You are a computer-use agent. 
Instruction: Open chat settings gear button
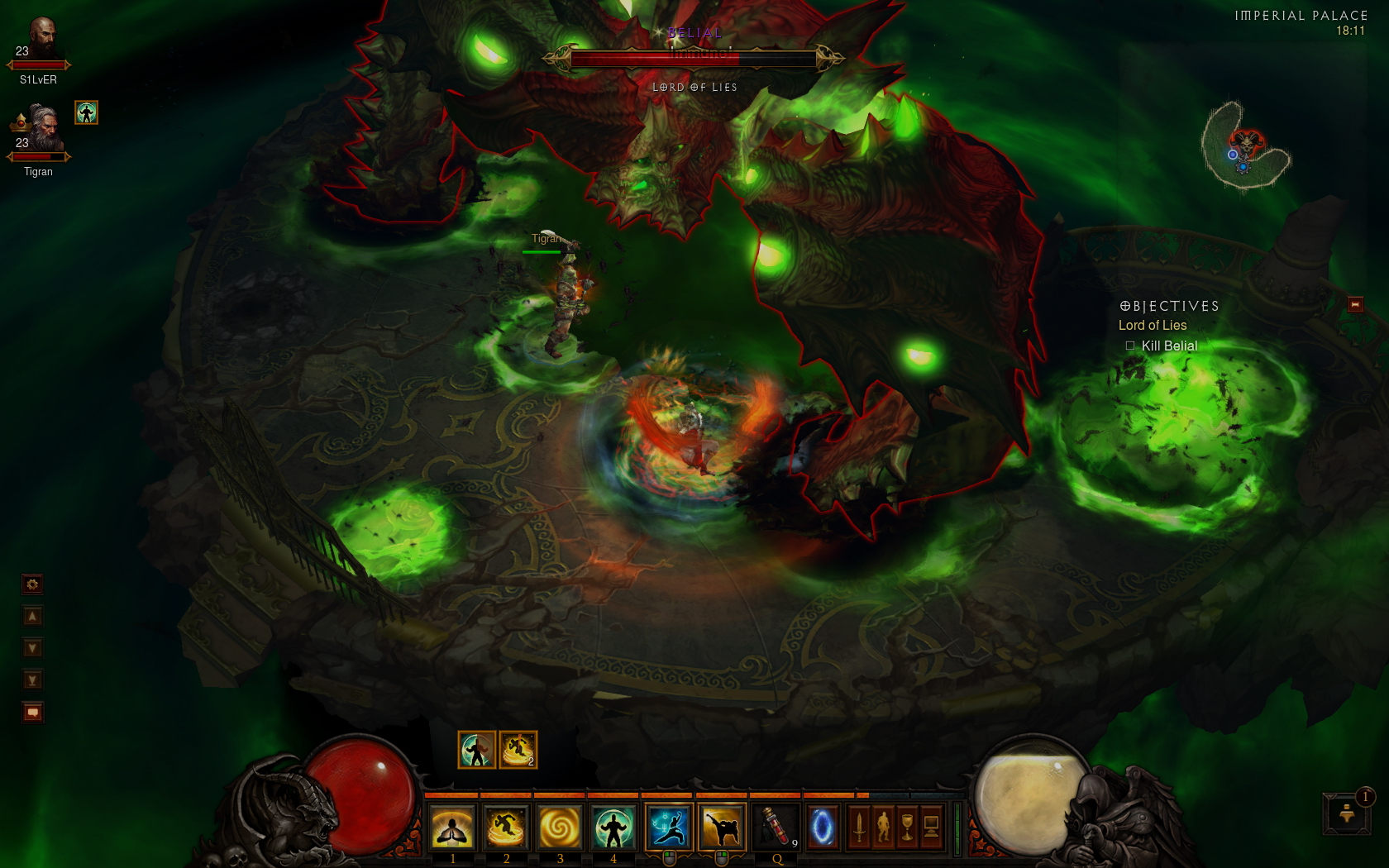(32, 584)
